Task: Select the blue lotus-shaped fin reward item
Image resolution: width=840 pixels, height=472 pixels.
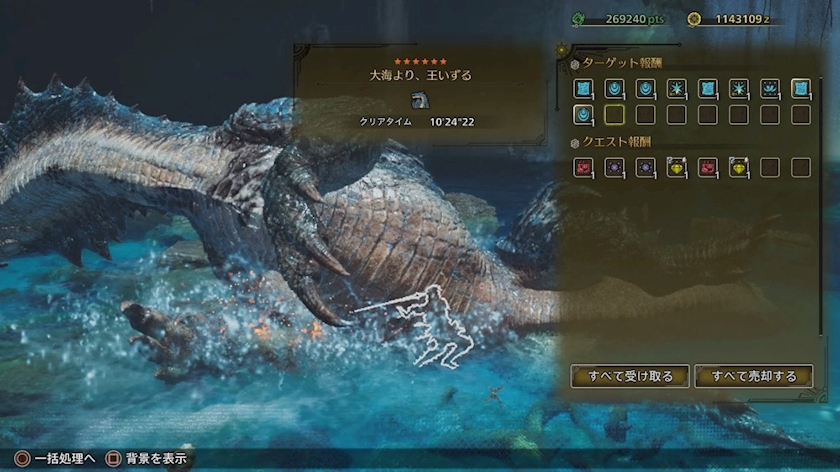Action: (770, 88)
